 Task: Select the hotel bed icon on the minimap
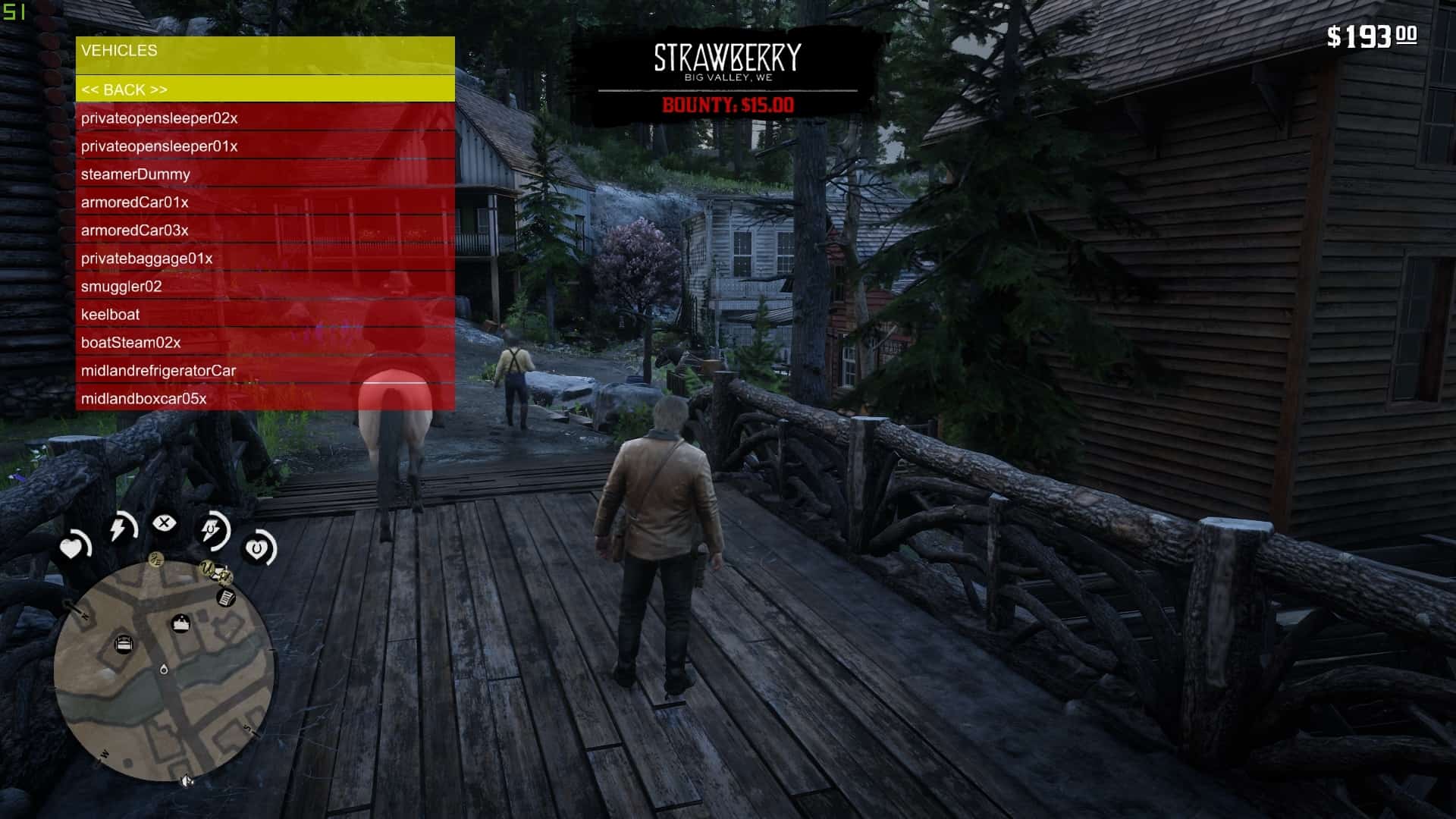click(124, 643)
